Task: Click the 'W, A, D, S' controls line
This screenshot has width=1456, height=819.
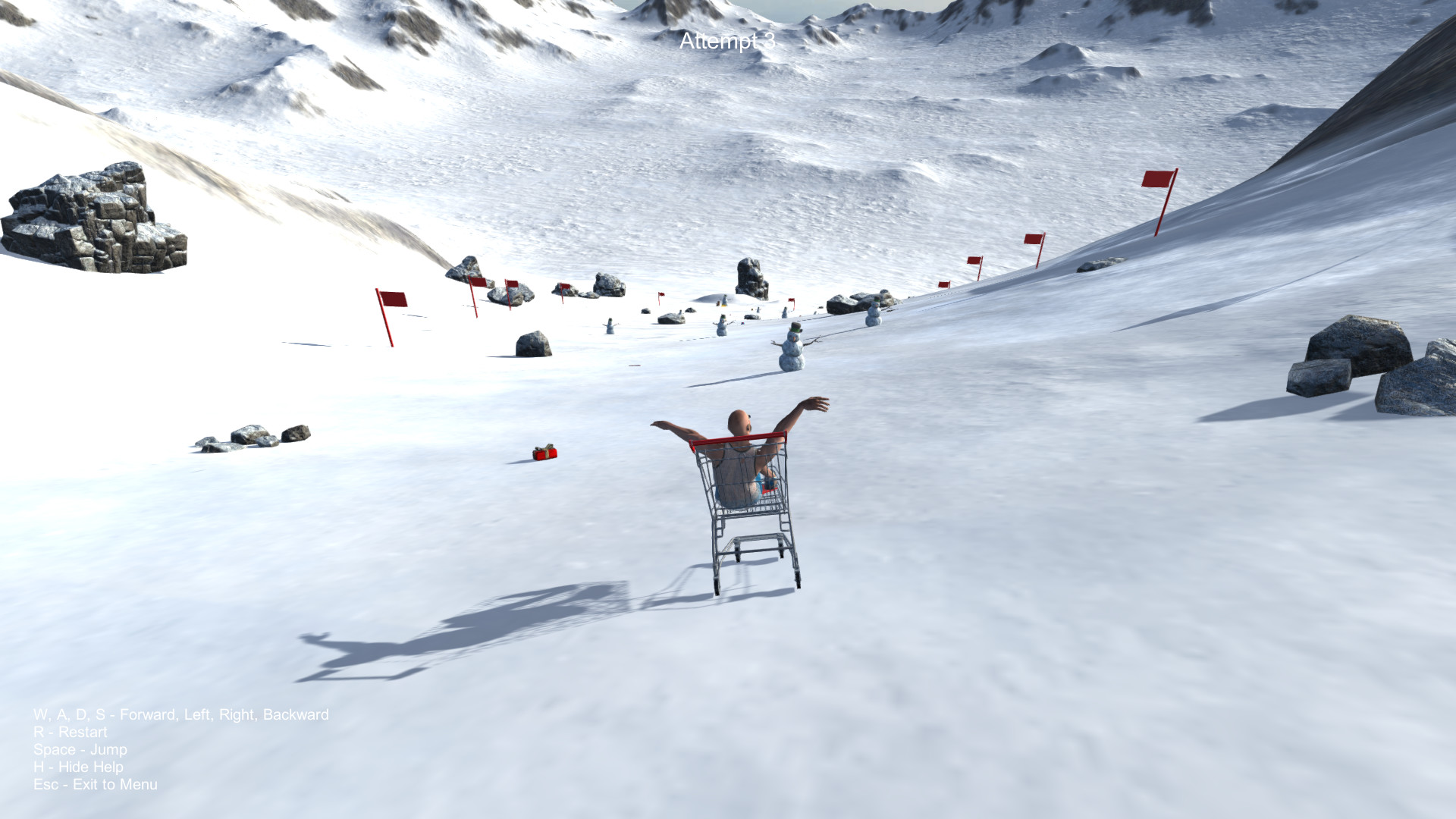Action: [180, 714]
